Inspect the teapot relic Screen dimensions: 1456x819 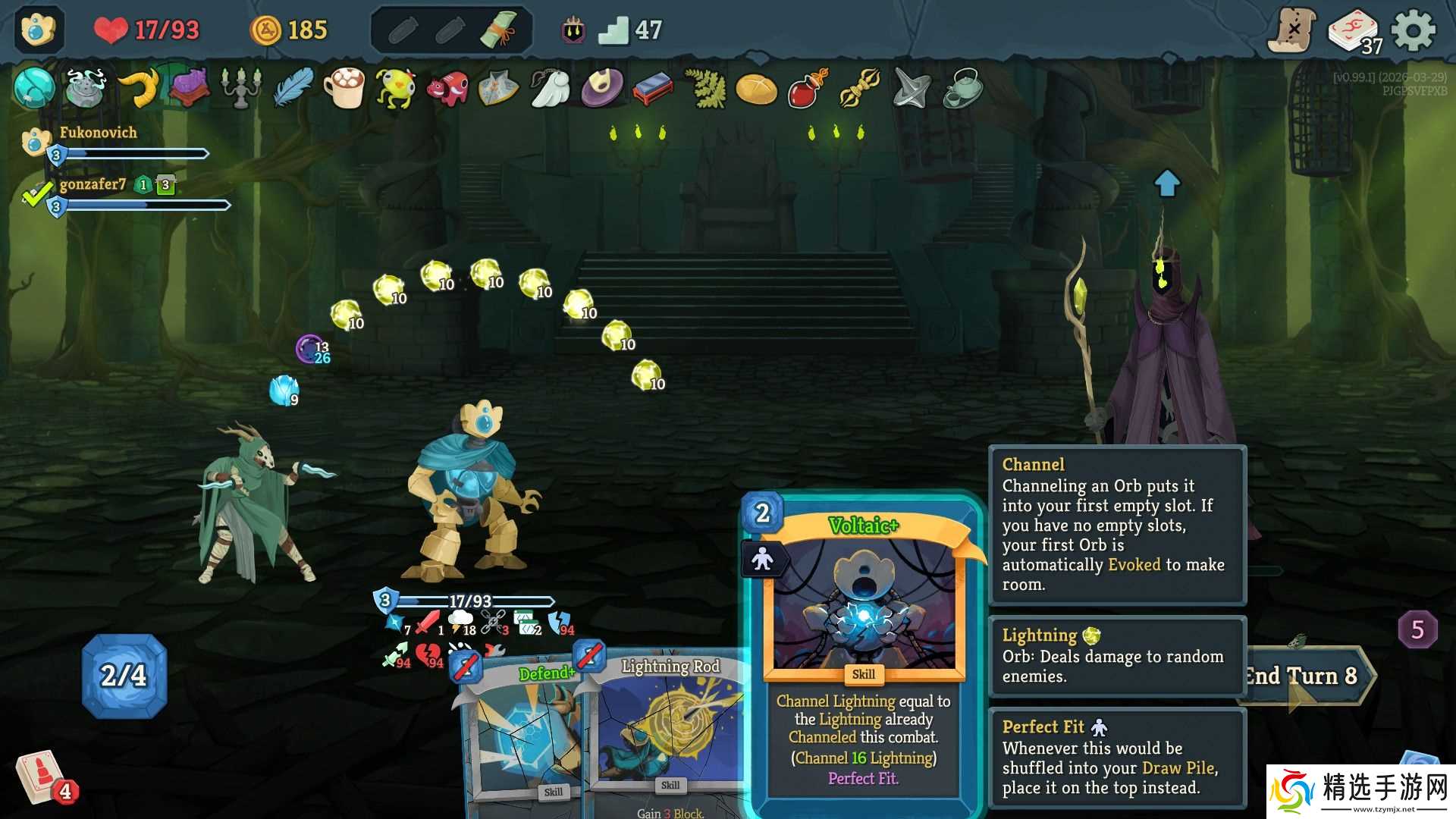click(x=963, y=89)
